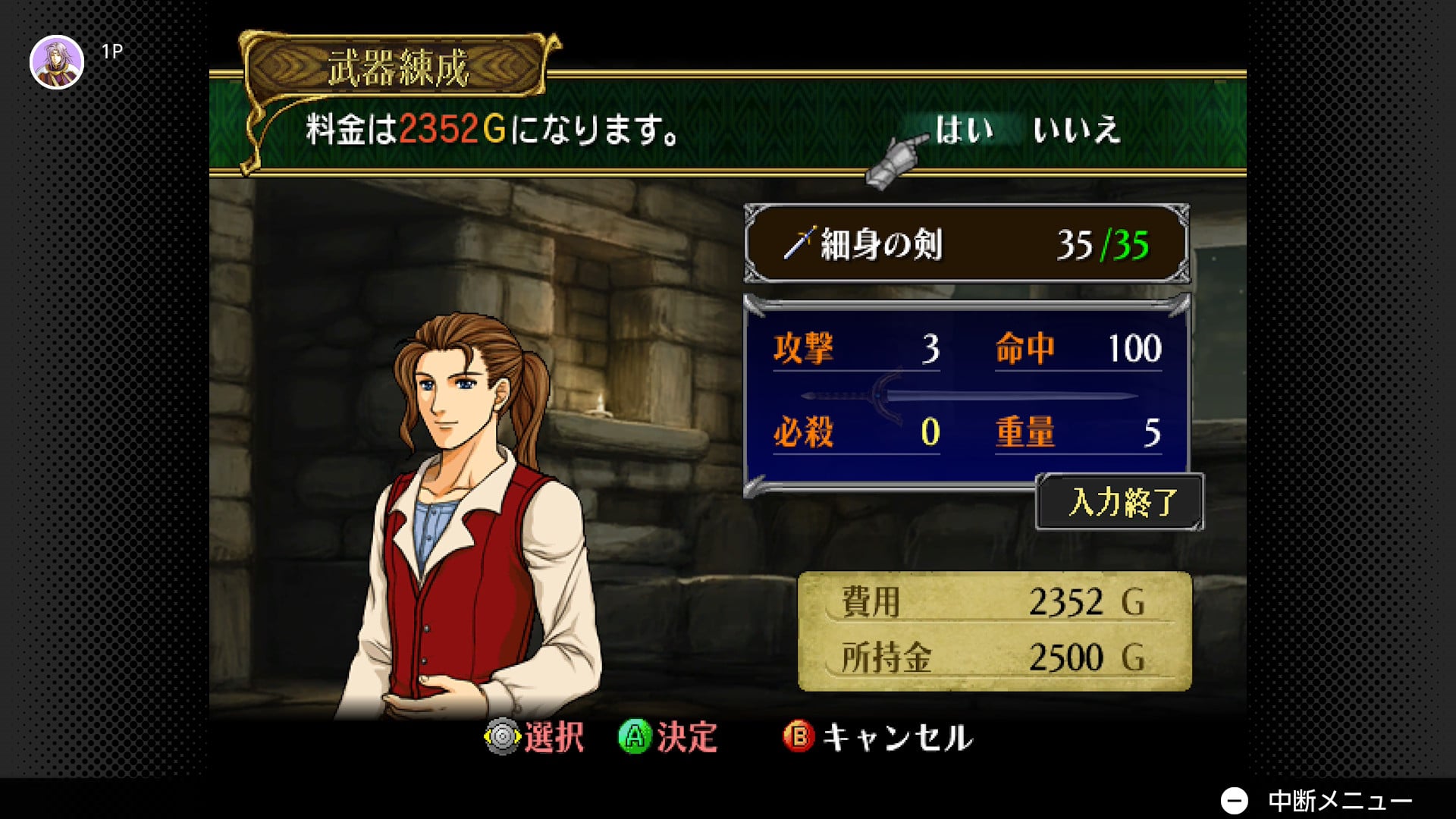
Task: Select the 攻撃 stat row
Action: pyautogui.click(x=856, y=350)
